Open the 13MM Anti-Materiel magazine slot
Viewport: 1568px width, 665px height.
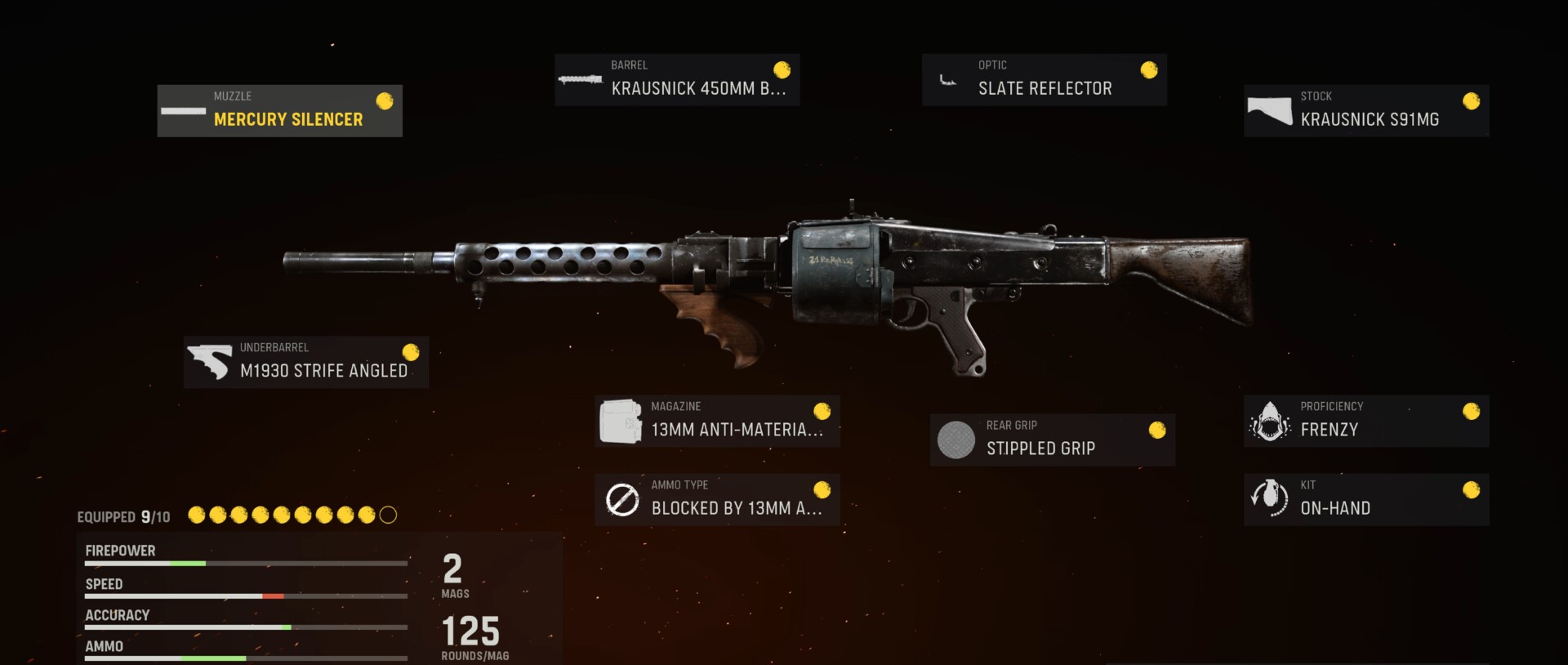(x=717, y=422)
